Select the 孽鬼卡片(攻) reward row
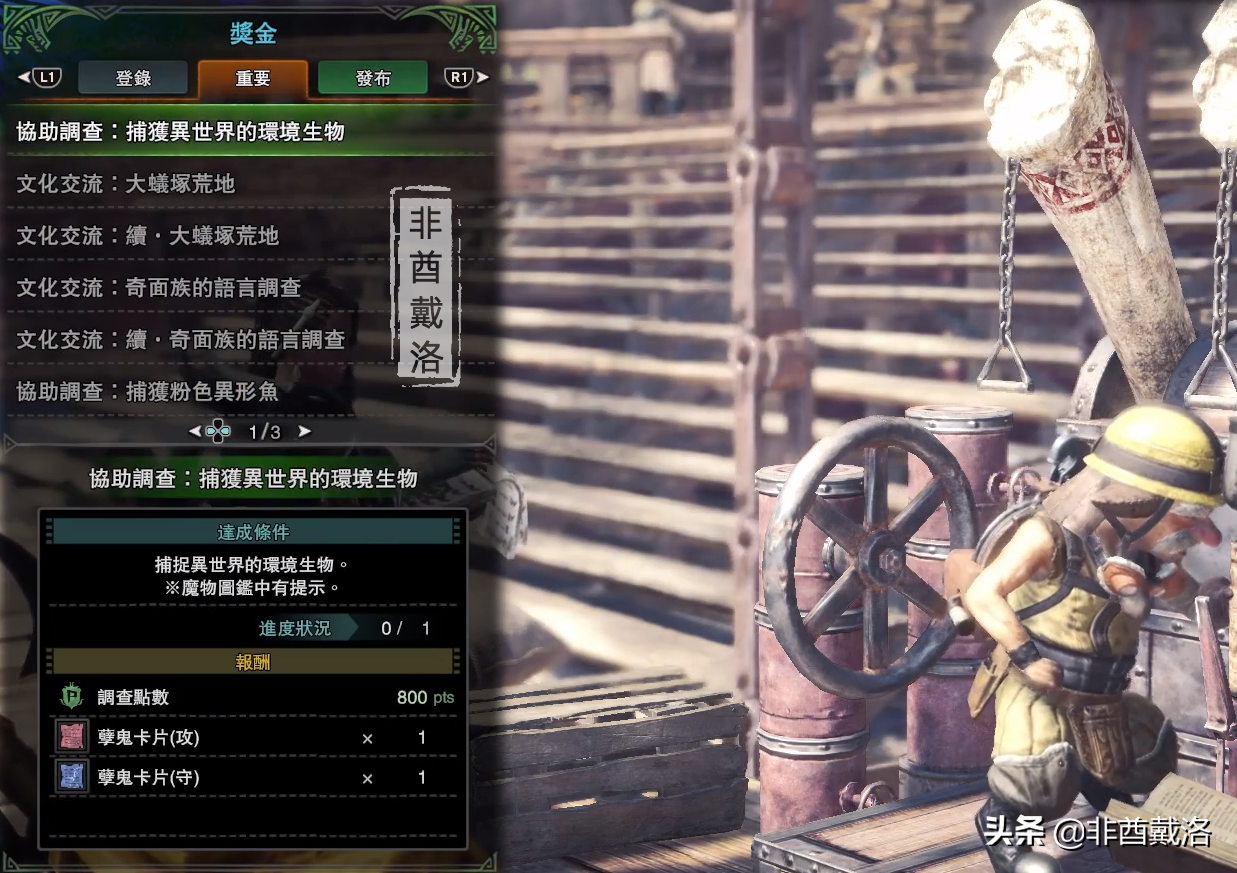 pyautogui.click(x=254, y=738)
